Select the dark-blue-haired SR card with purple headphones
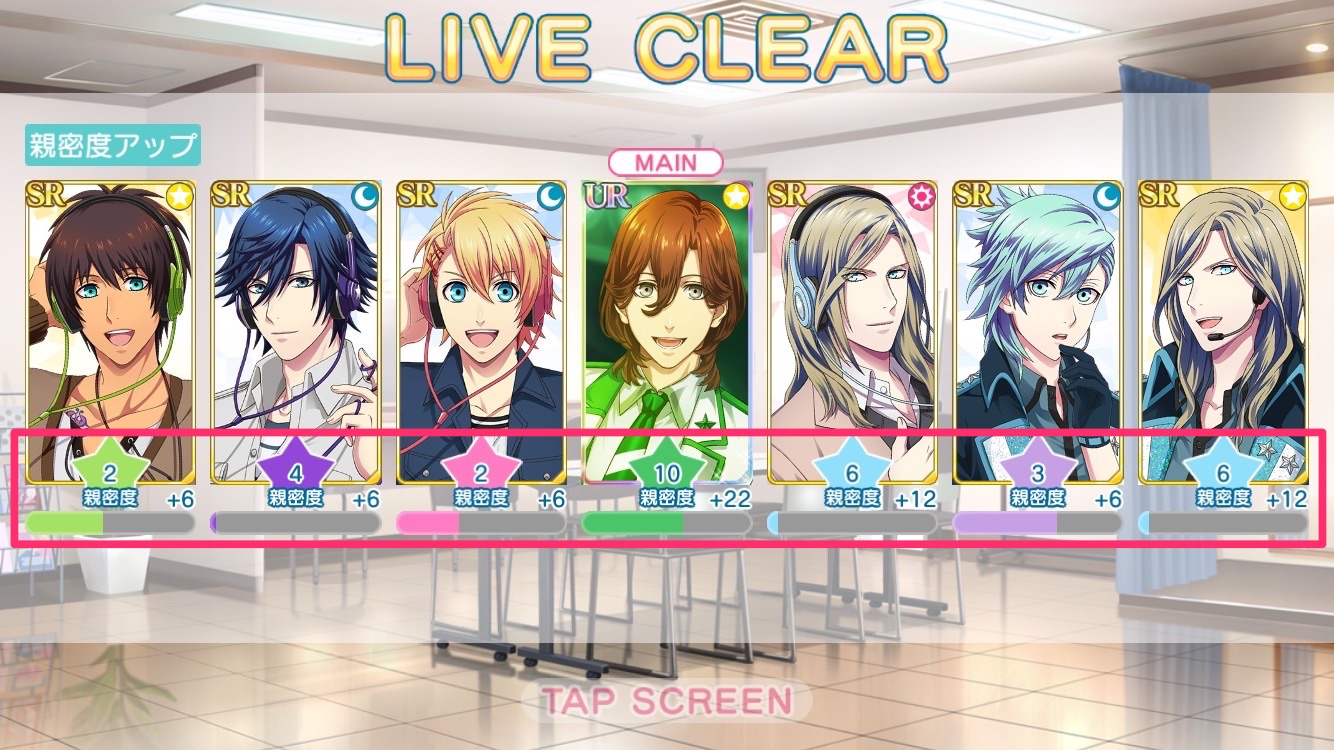Viewport: 1334px width, 750px height. [296, 320]
